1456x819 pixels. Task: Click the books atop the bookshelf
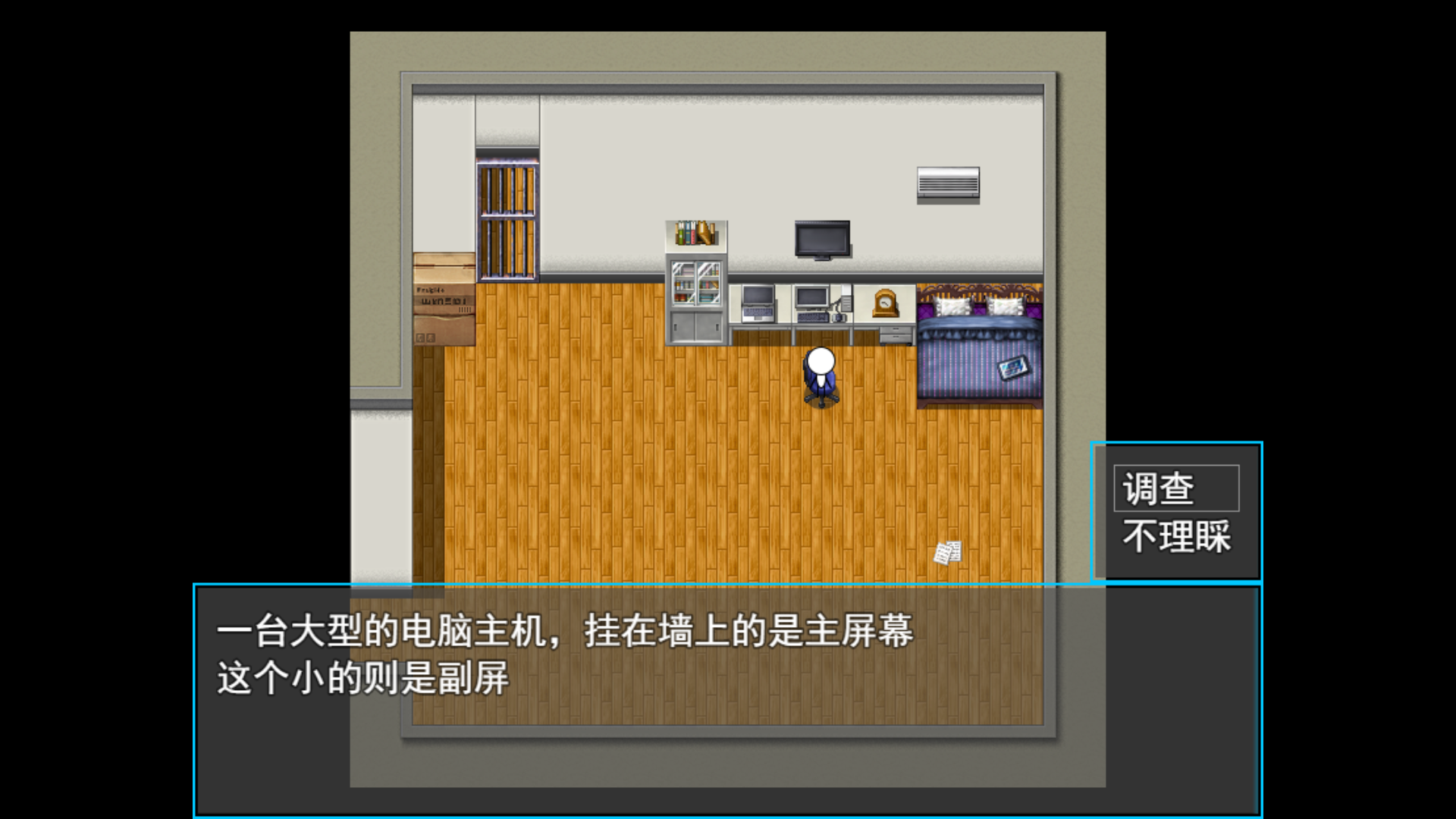click(695, 234)
